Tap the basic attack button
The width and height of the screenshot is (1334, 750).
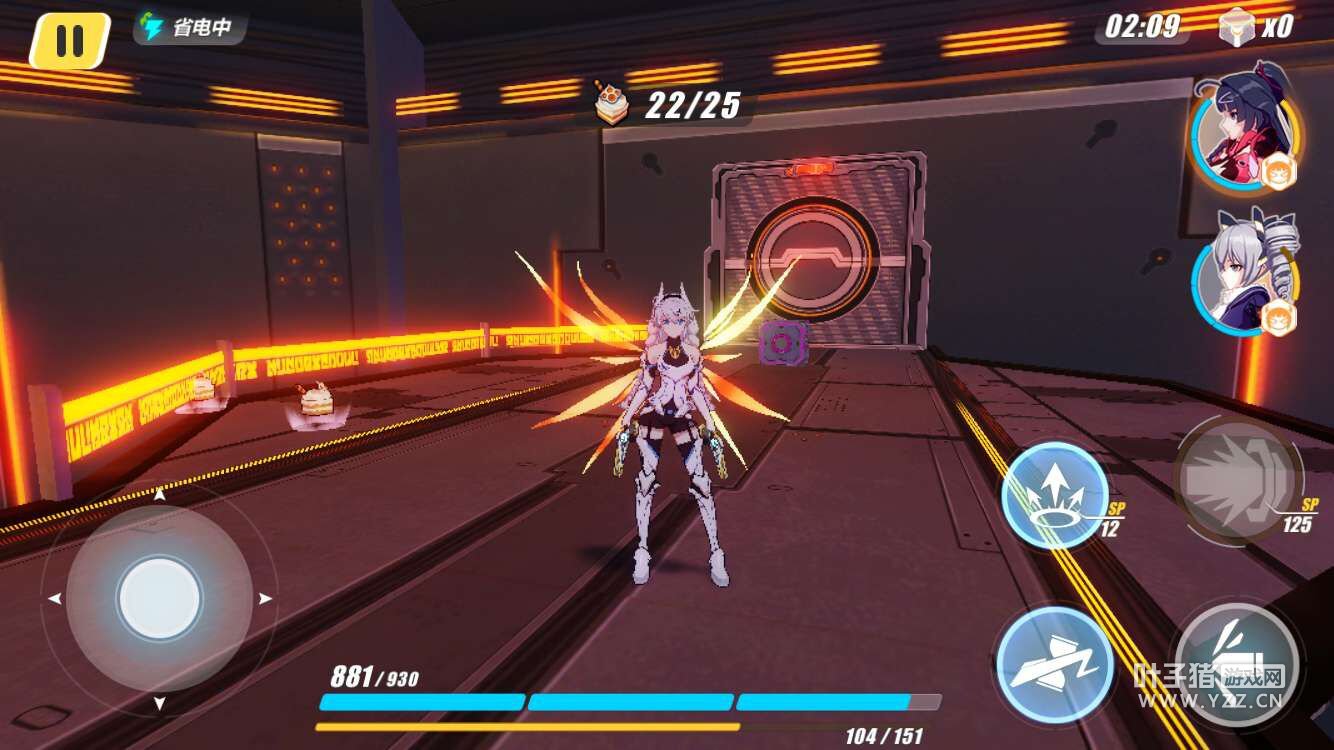pos(1237,662)
